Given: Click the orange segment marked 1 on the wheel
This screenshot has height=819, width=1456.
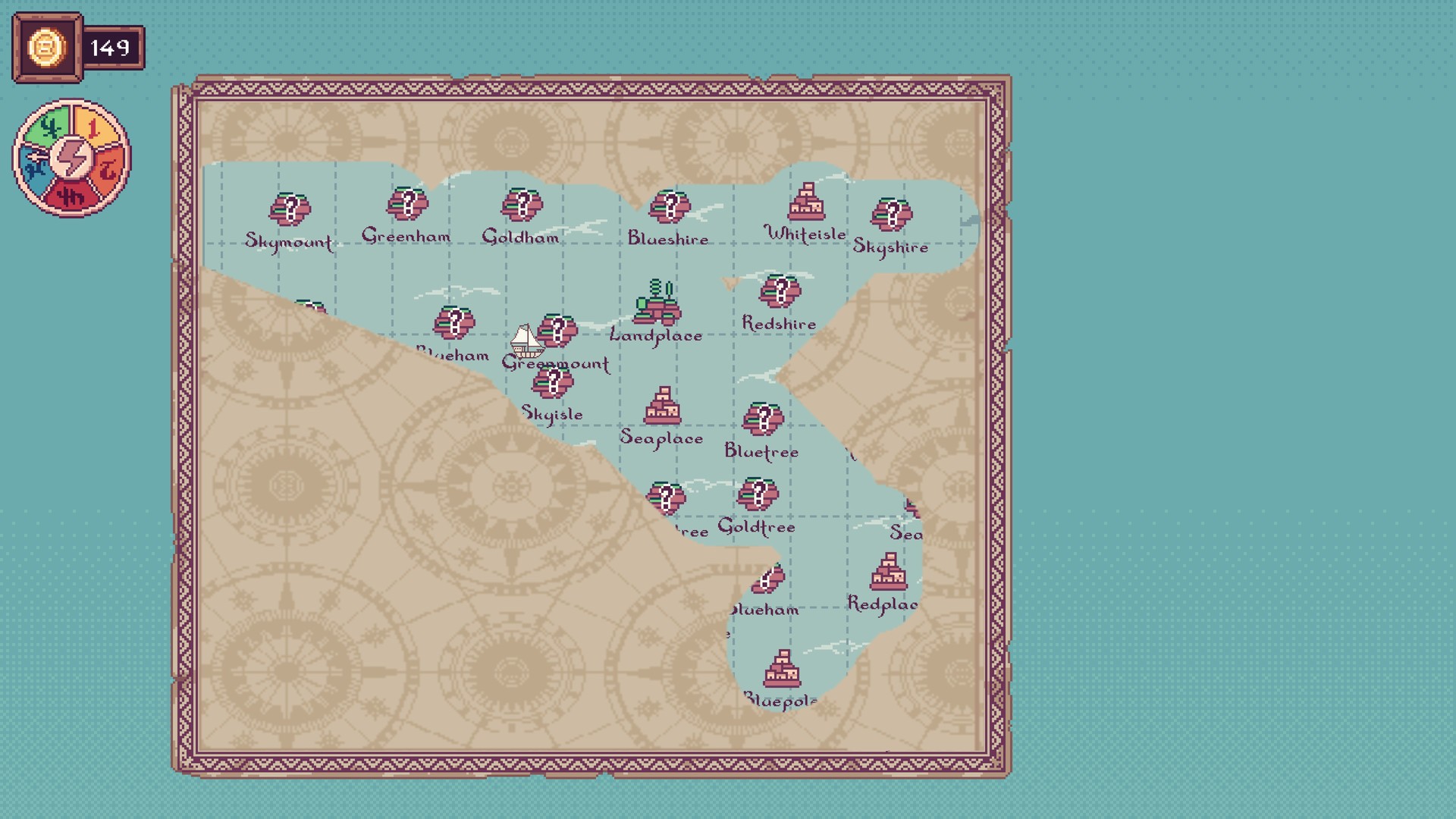Looking at the screenshot, I should [x=96, y=125].
